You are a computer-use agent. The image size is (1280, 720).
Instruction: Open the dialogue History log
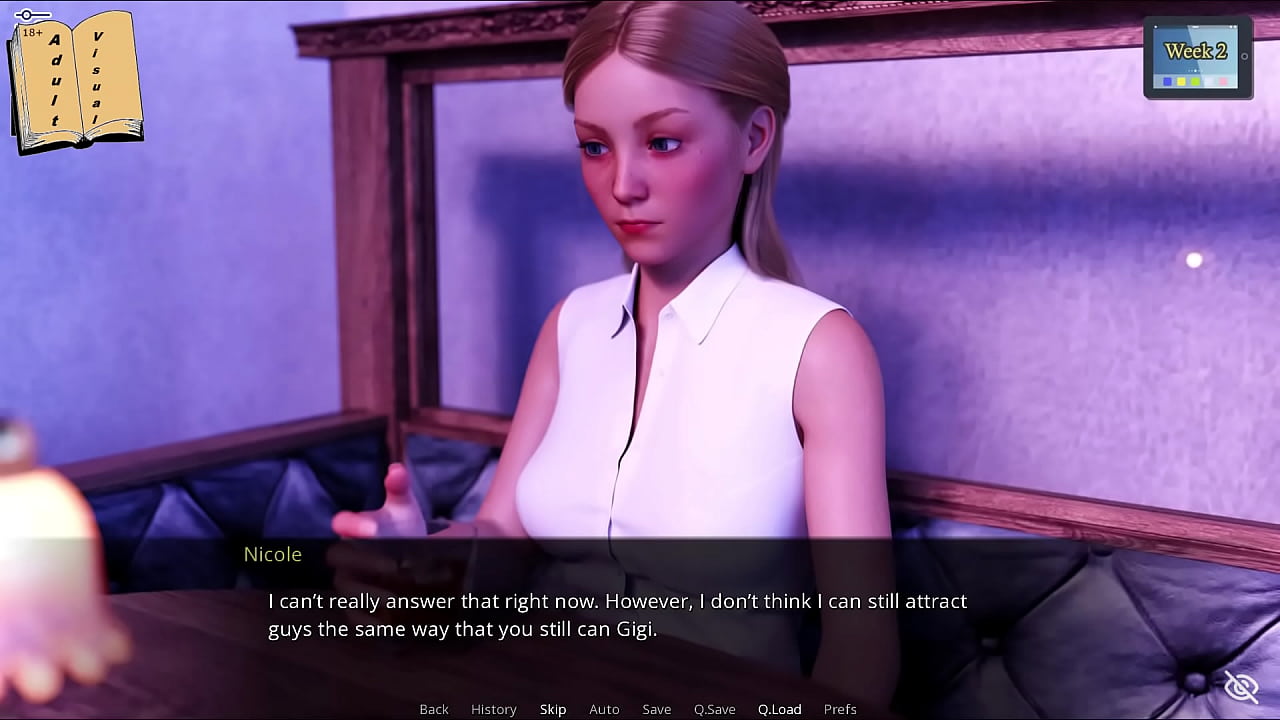(x=494, y=709)
